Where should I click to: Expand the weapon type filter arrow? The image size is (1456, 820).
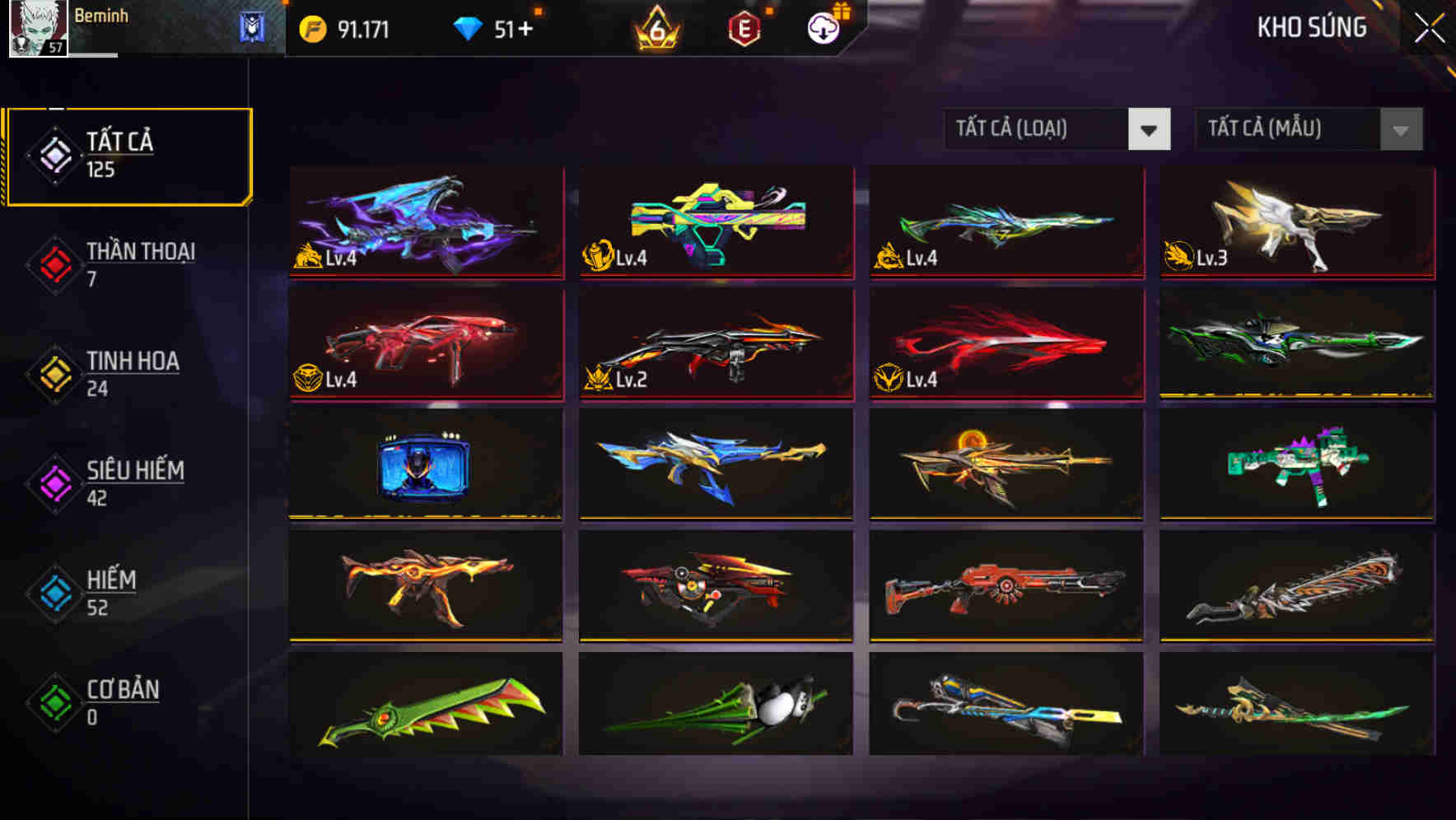(1150, 129)
